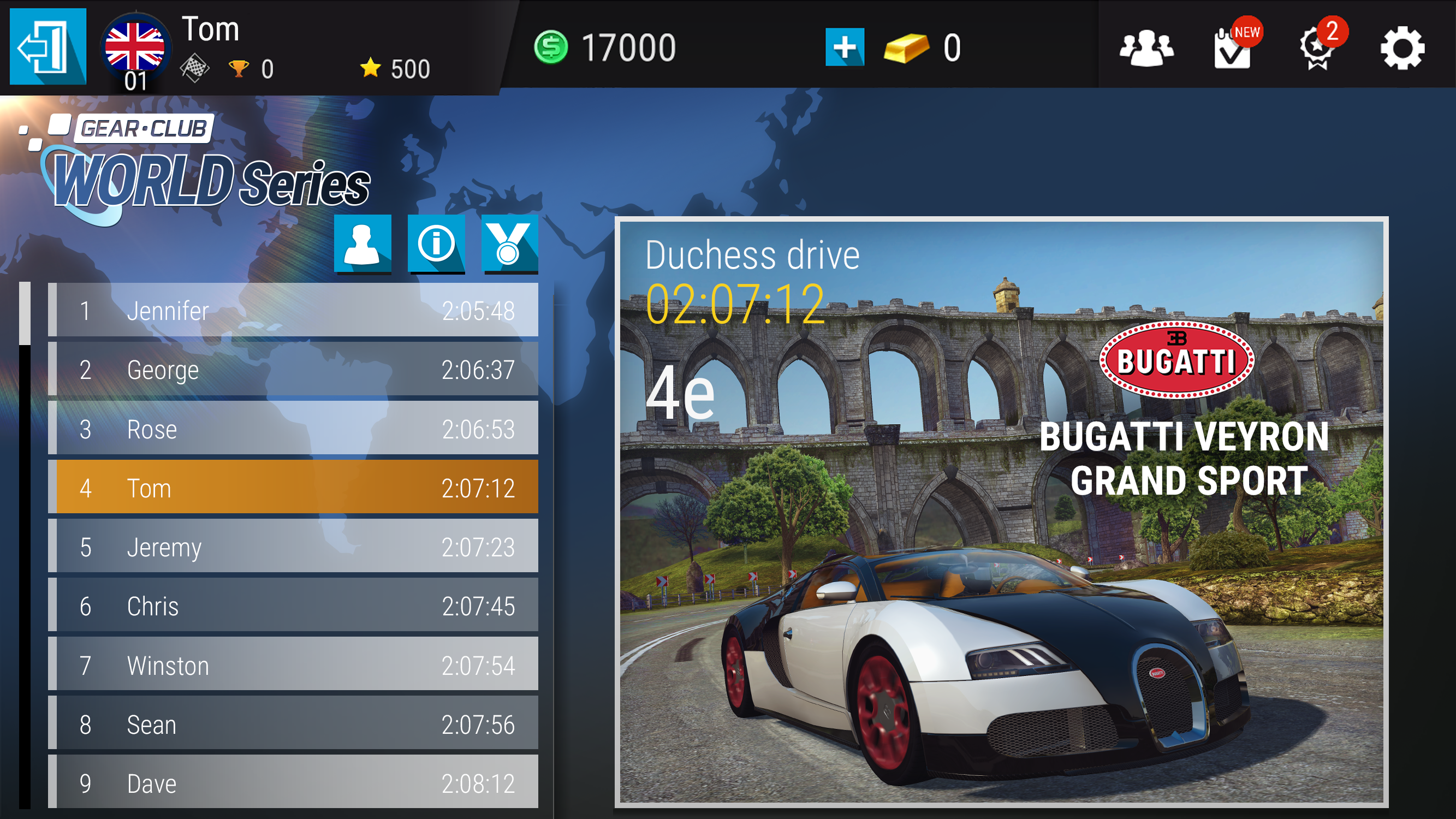Select Jennifer's first-place leaderboard row
1456x819 pixels.
click(294, 310)
